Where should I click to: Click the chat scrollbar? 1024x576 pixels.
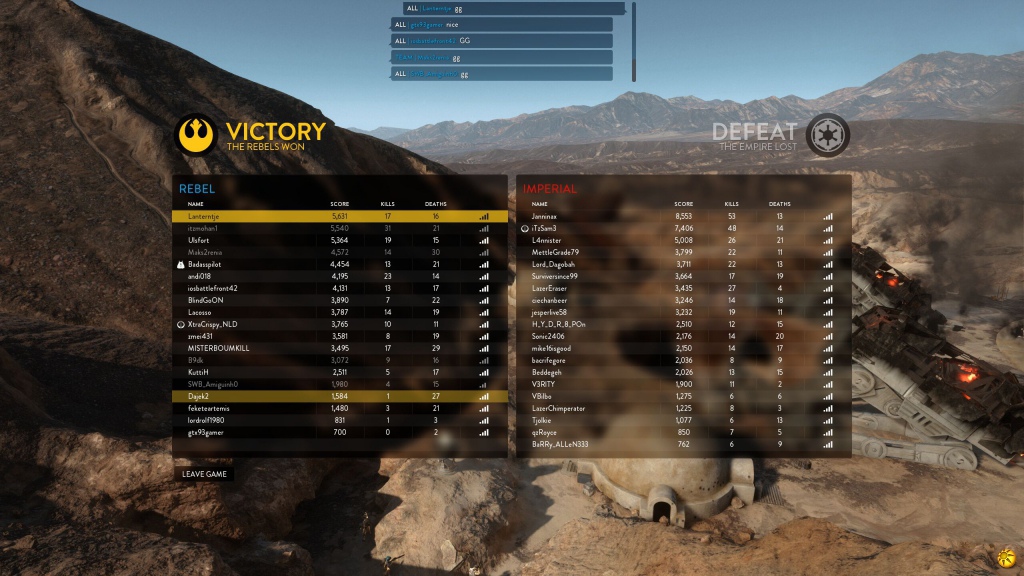click(633, 40)
